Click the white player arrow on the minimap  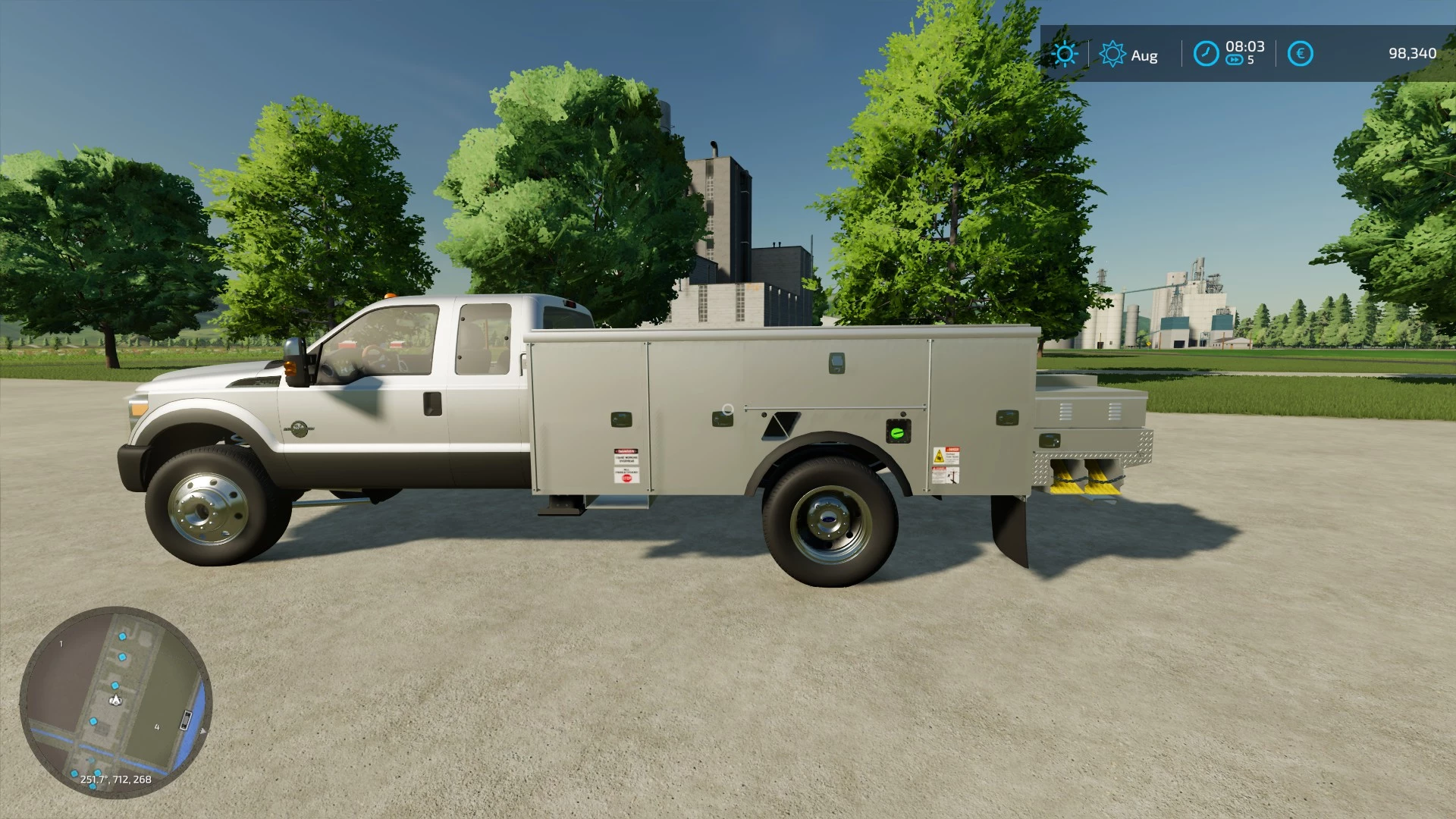[x=115, y=699]
